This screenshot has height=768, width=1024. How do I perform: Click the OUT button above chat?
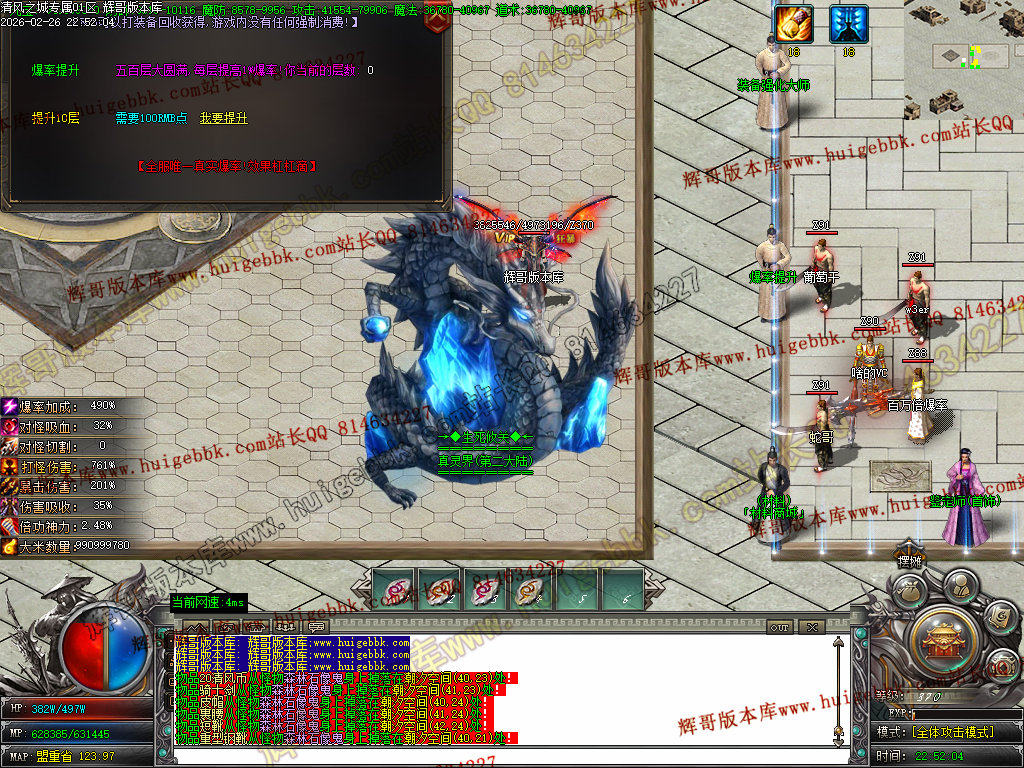pyautogui.click(x=780, y=627)
